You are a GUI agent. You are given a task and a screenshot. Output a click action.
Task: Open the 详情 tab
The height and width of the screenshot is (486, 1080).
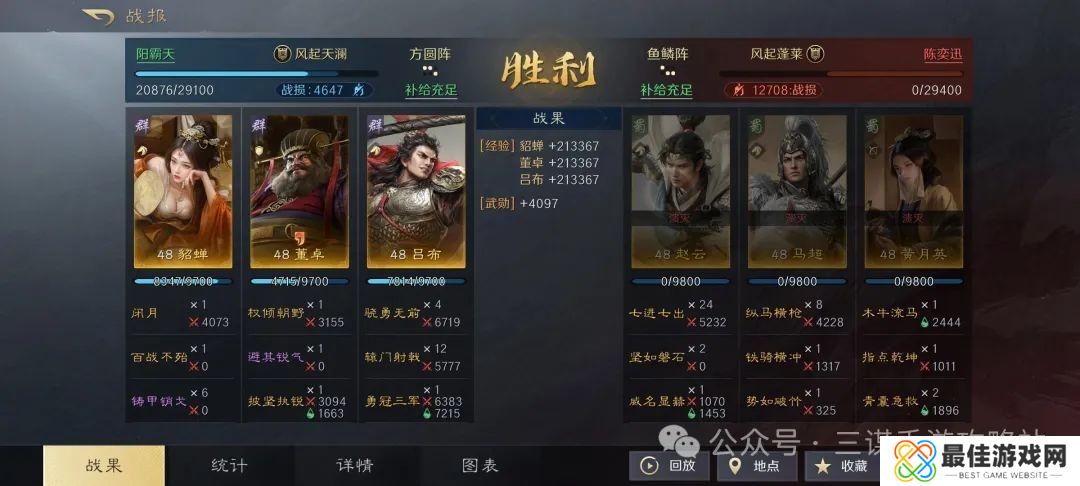tap(354, 465)
